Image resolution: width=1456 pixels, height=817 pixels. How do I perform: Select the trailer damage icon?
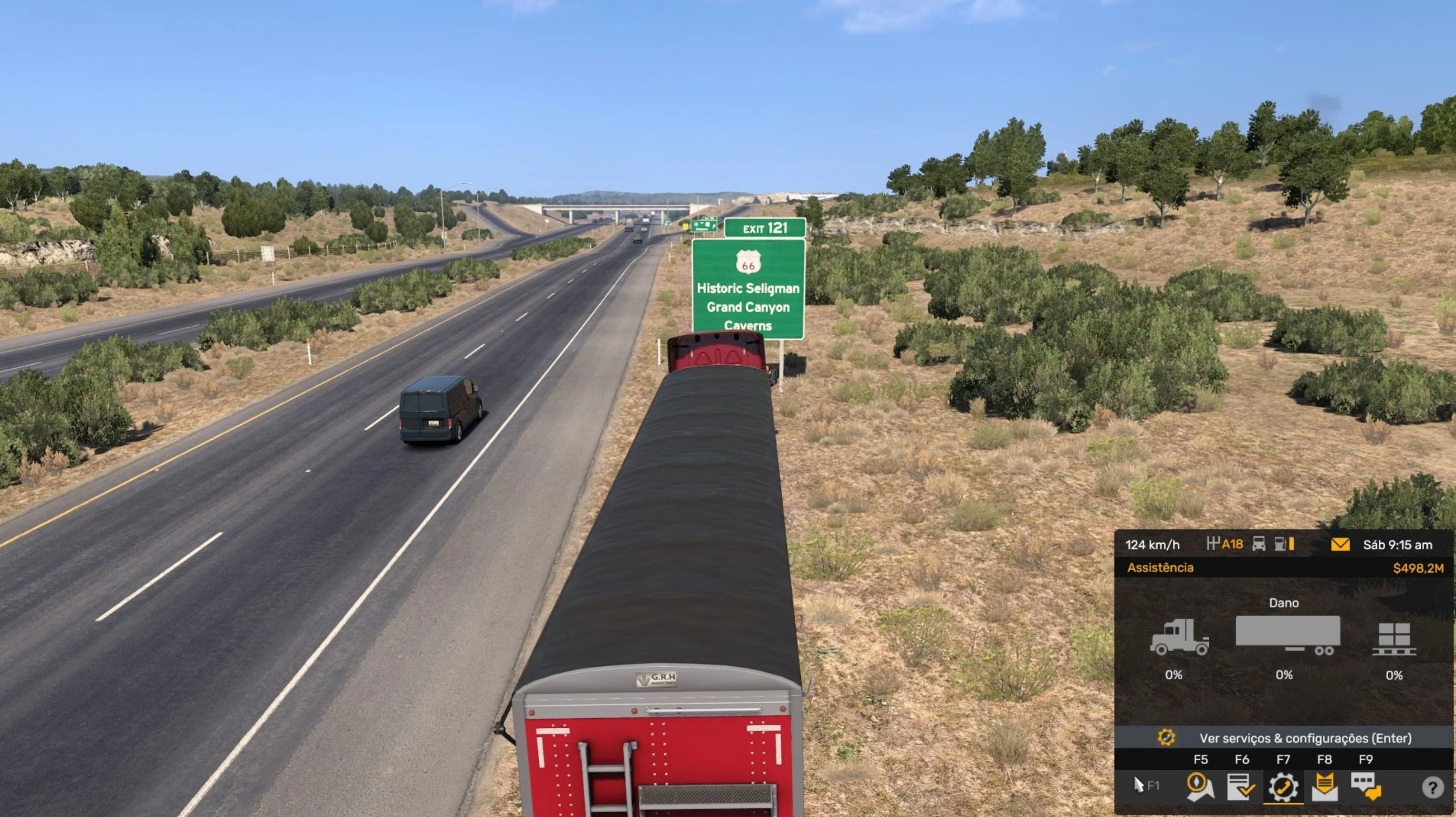1287,636
